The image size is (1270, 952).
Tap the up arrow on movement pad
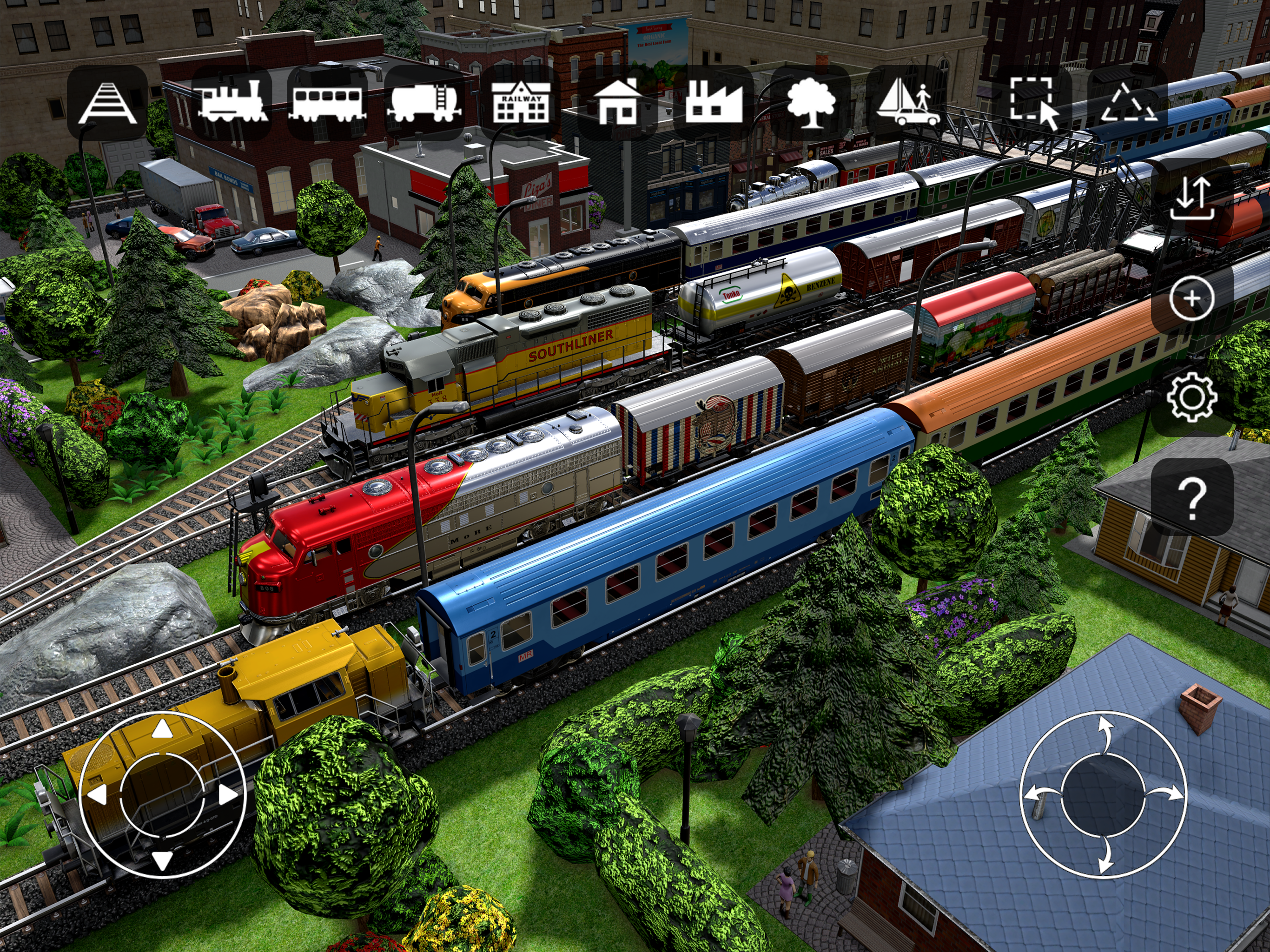(163, 729)
